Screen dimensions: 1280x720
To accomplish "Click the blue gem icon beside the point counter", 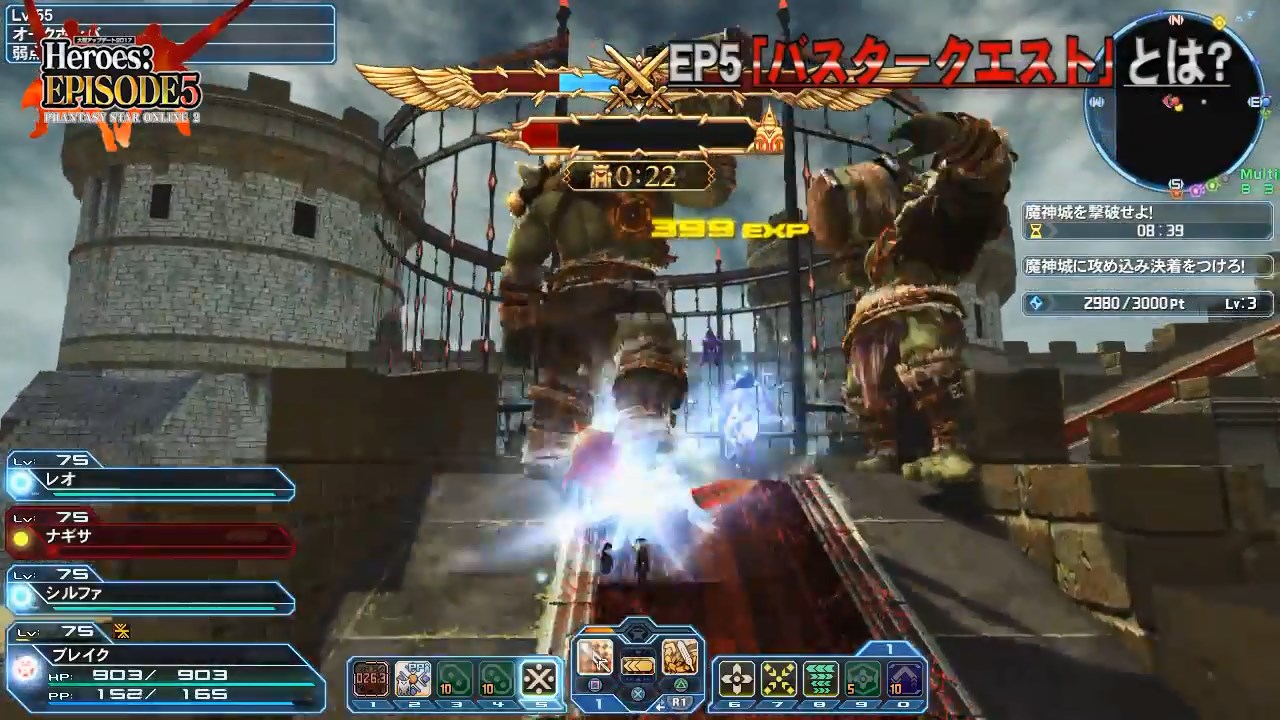I will (1036, 302).
